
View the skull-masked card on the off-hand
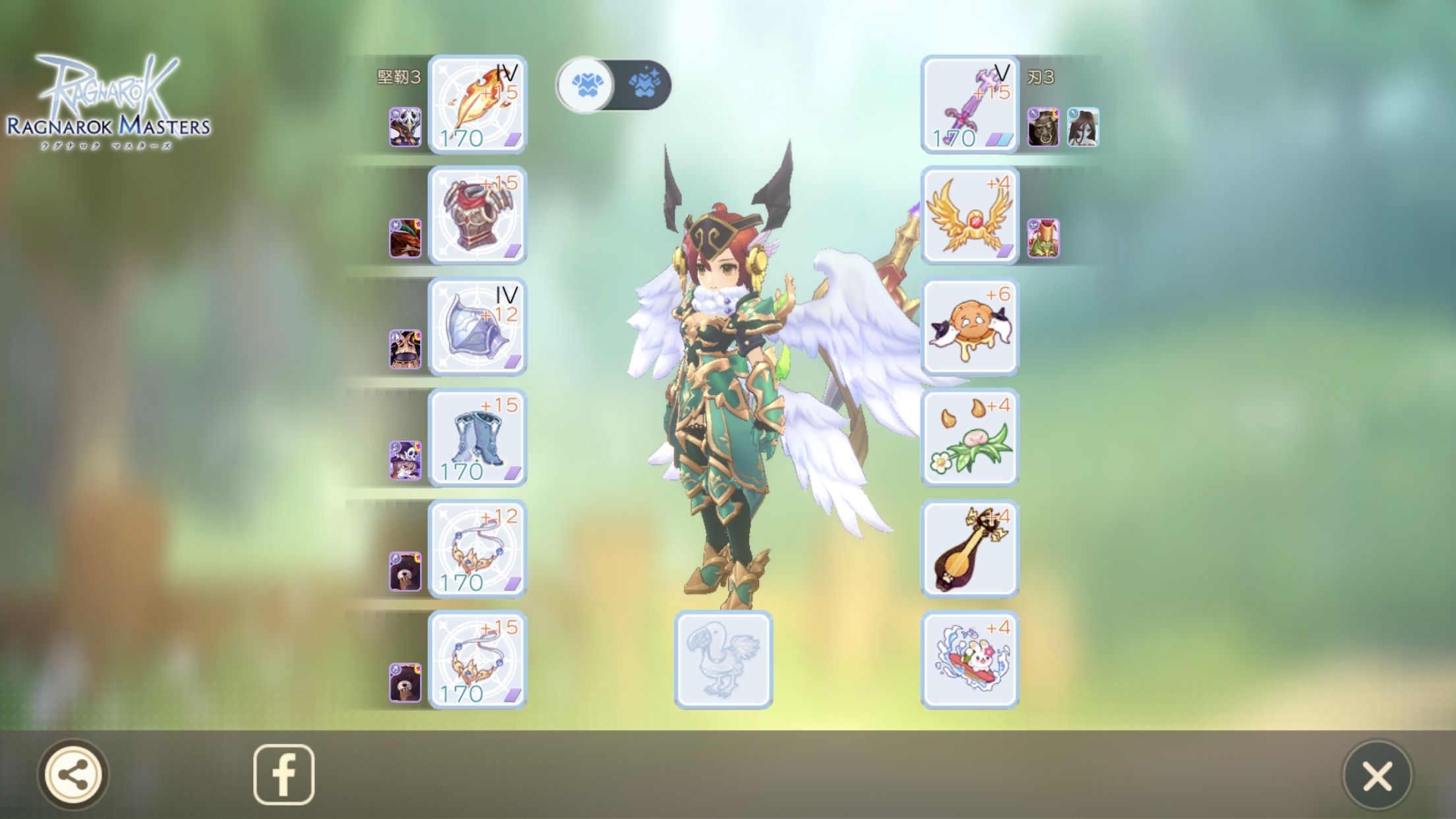click(405, 127)
